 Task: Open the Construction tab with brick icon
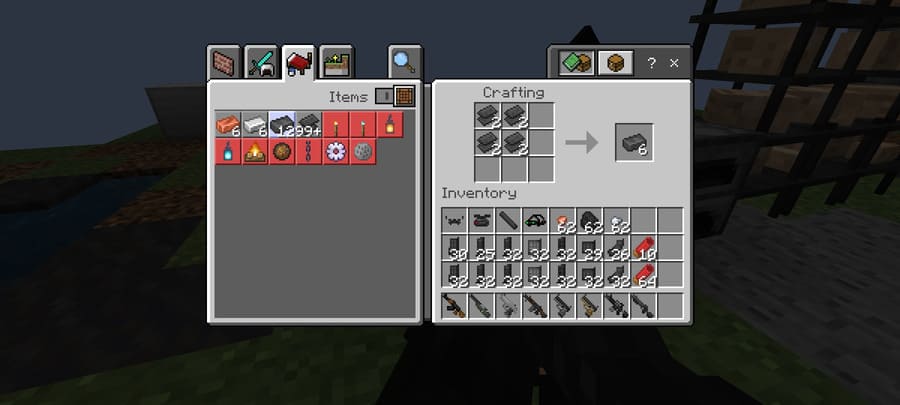click(225, 64)
